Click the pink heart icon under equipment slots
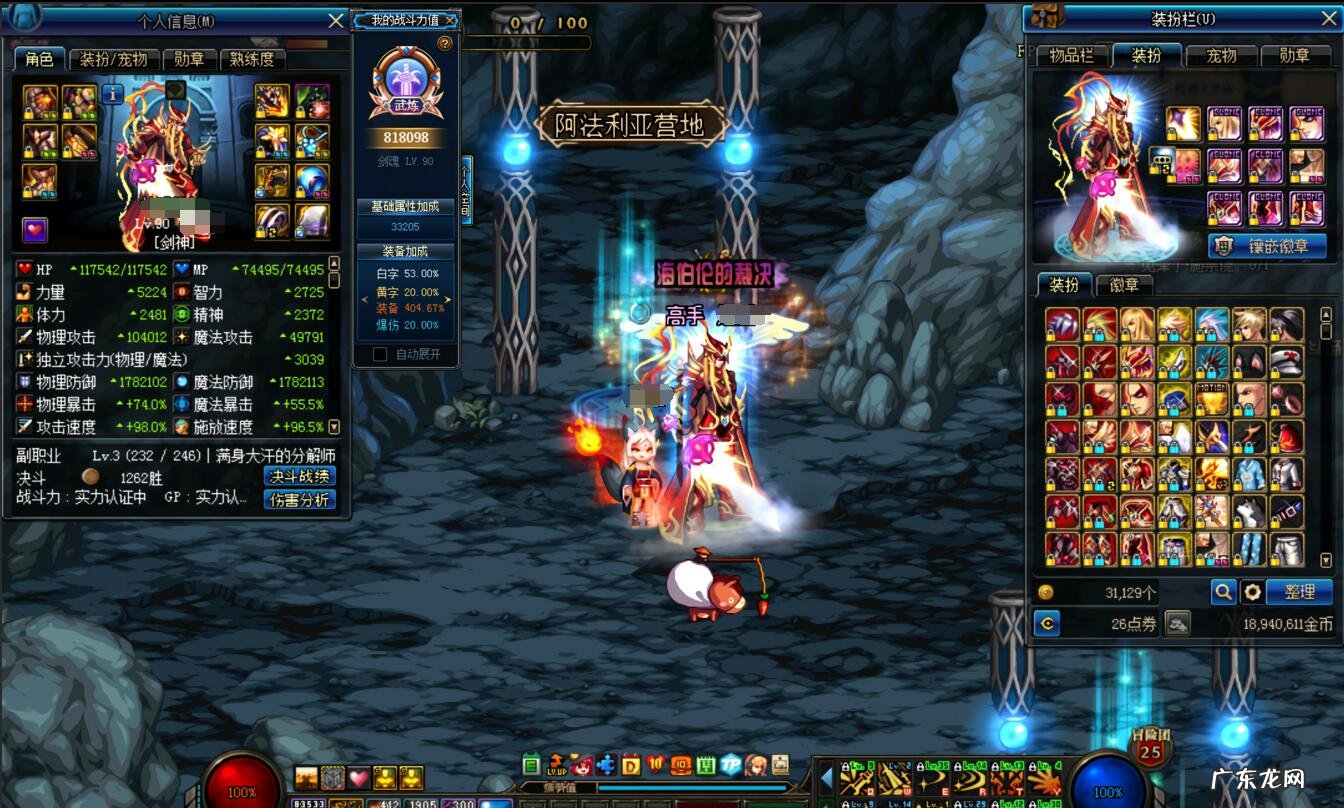The height and width of the screenshot is (808, 1344). (x=35, y=230)
